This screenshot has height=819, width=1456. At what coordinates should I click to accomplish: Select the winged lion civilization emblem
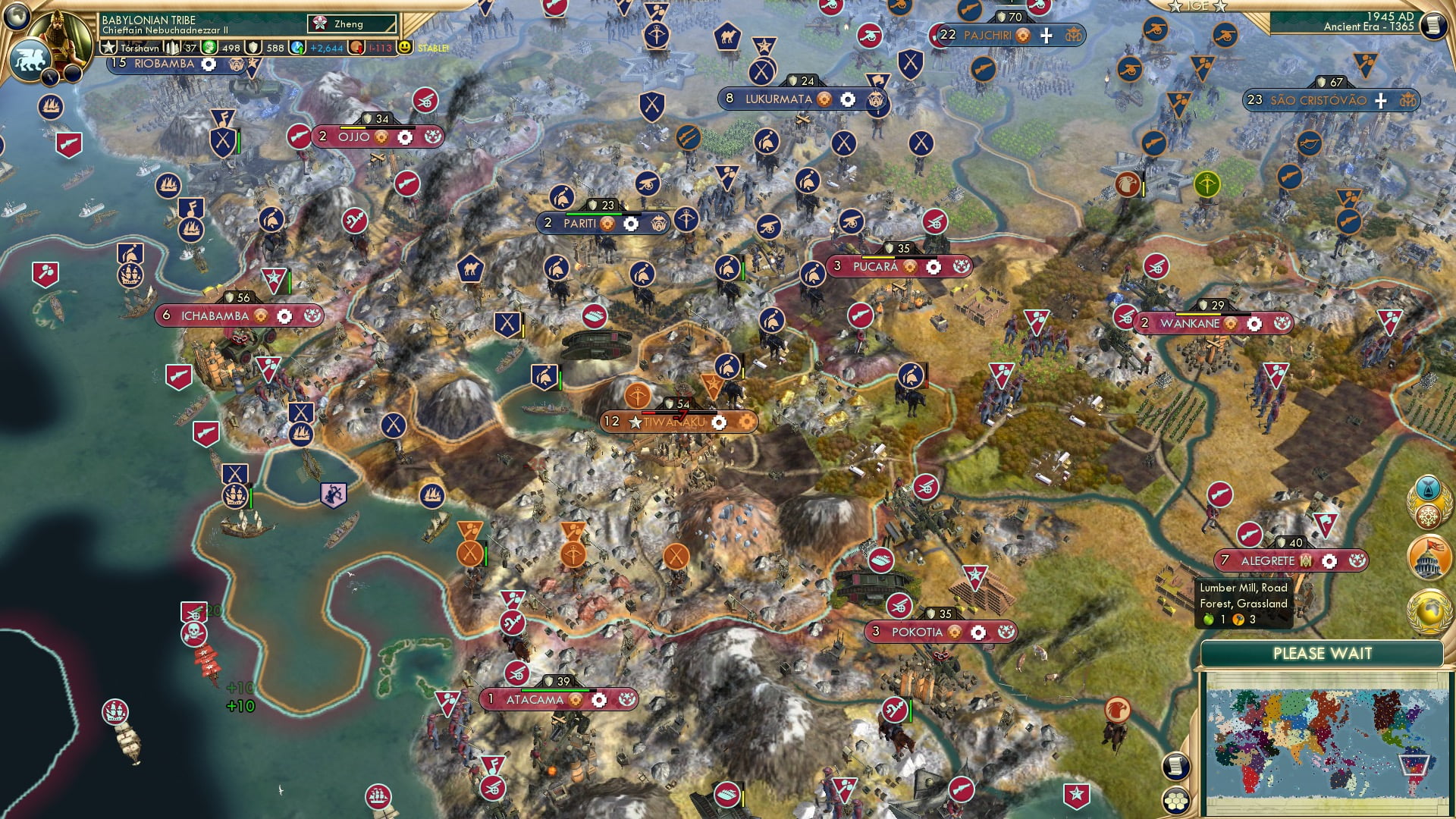point(30,59)
